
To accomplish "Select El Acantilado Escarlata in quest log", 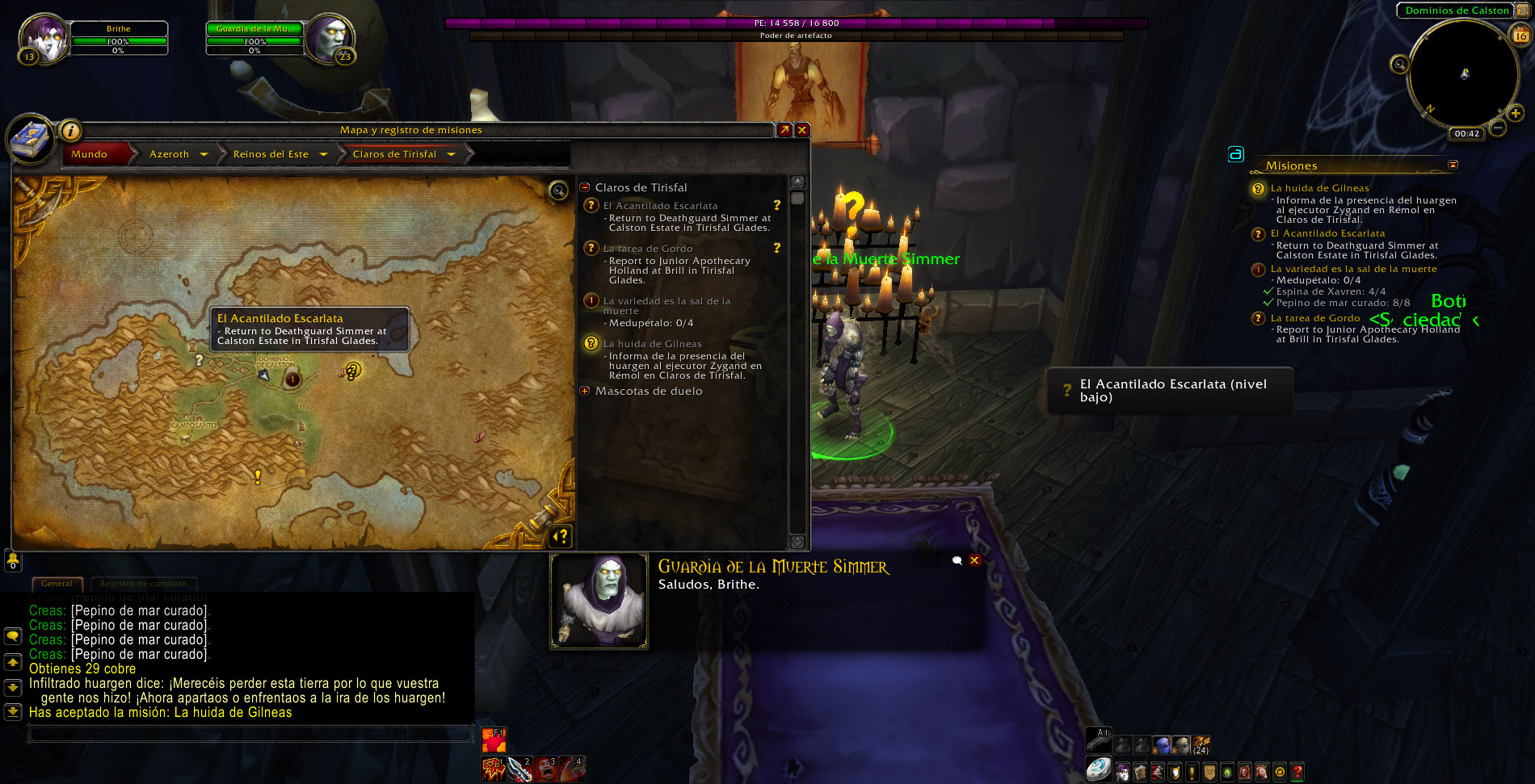I will [x=660, y=206].
